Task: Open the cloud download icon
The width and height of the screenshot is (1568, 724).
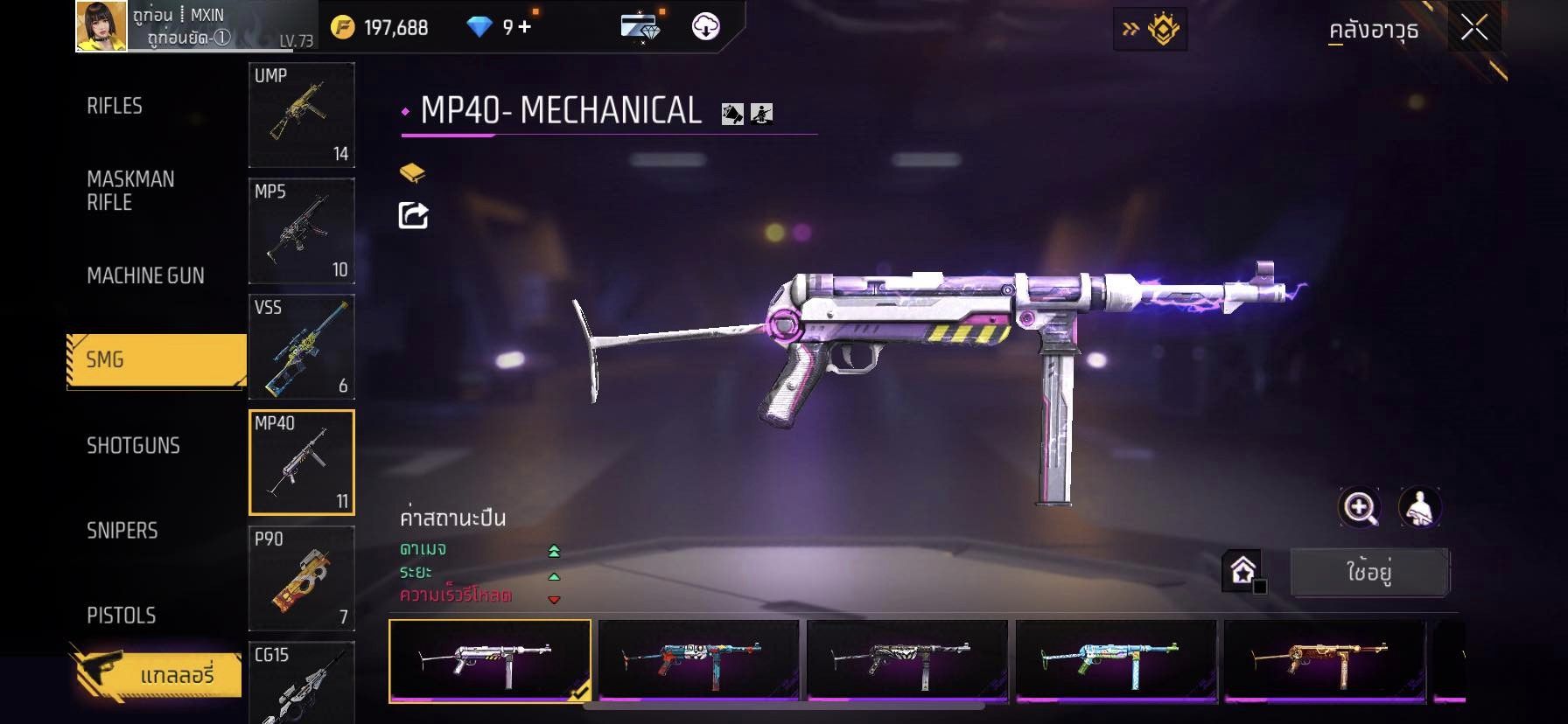Action: click(x=705, y=27)
